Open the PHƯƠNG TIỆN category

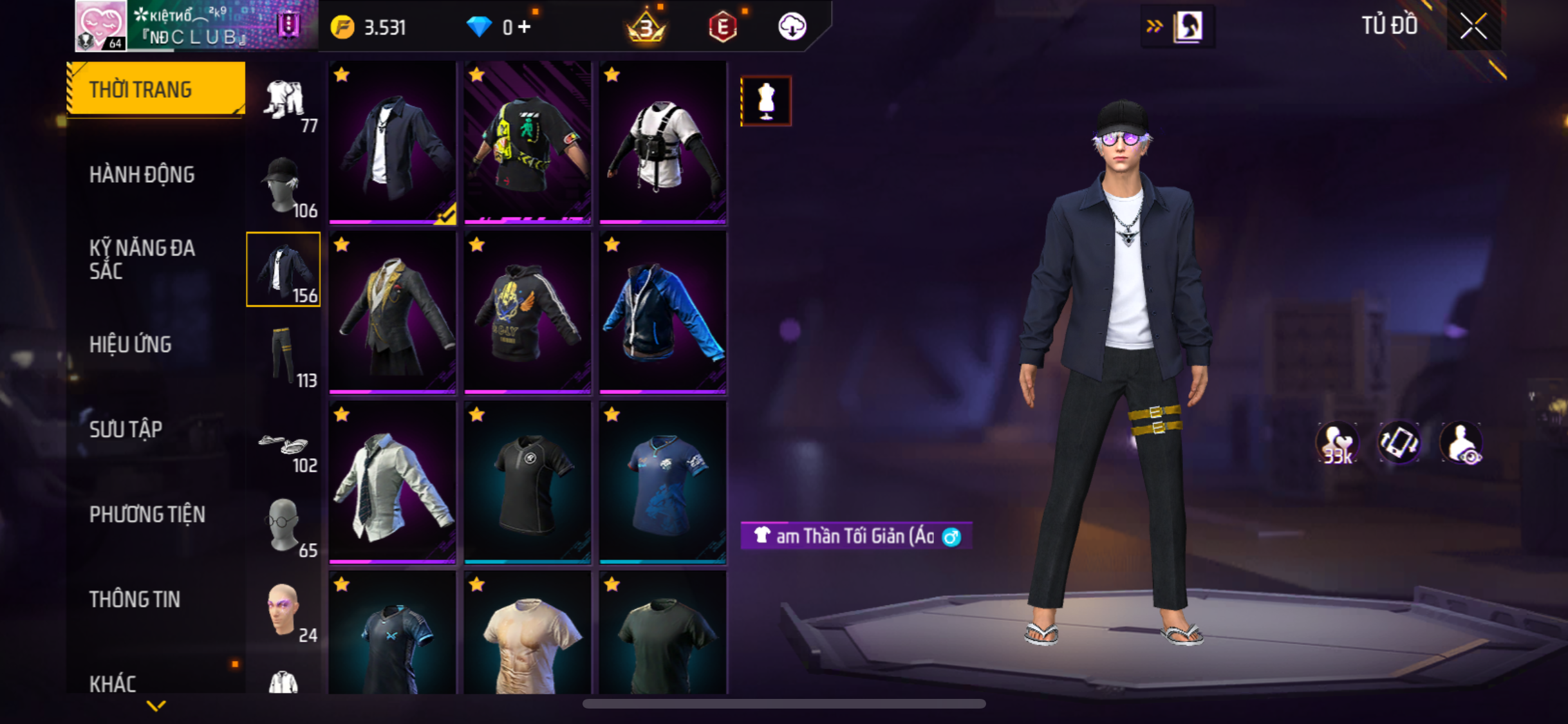[147, 514]
